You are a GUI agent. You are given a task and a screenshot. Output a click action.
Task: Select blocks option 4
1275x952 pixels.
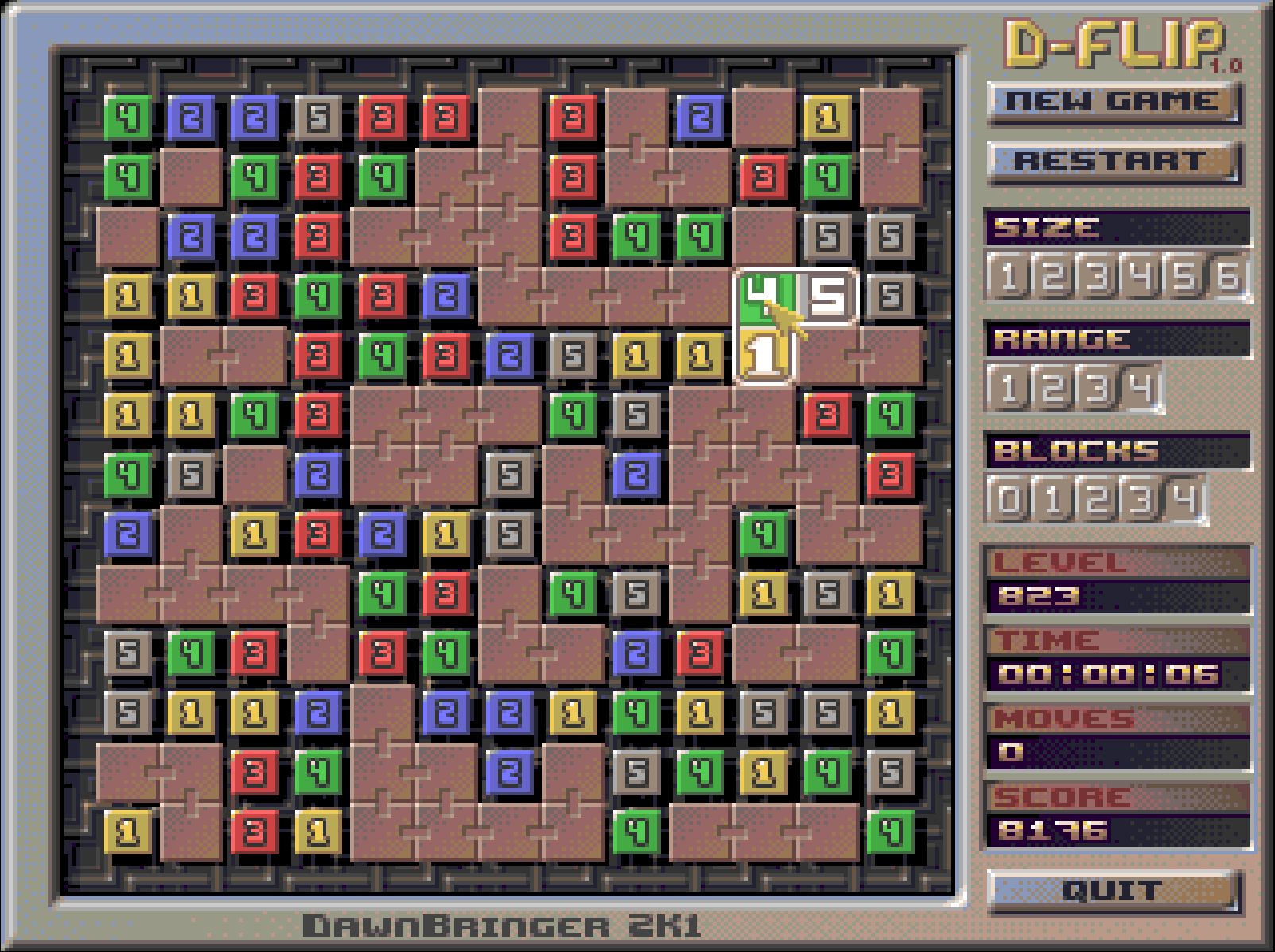[x=1184, y=501]
